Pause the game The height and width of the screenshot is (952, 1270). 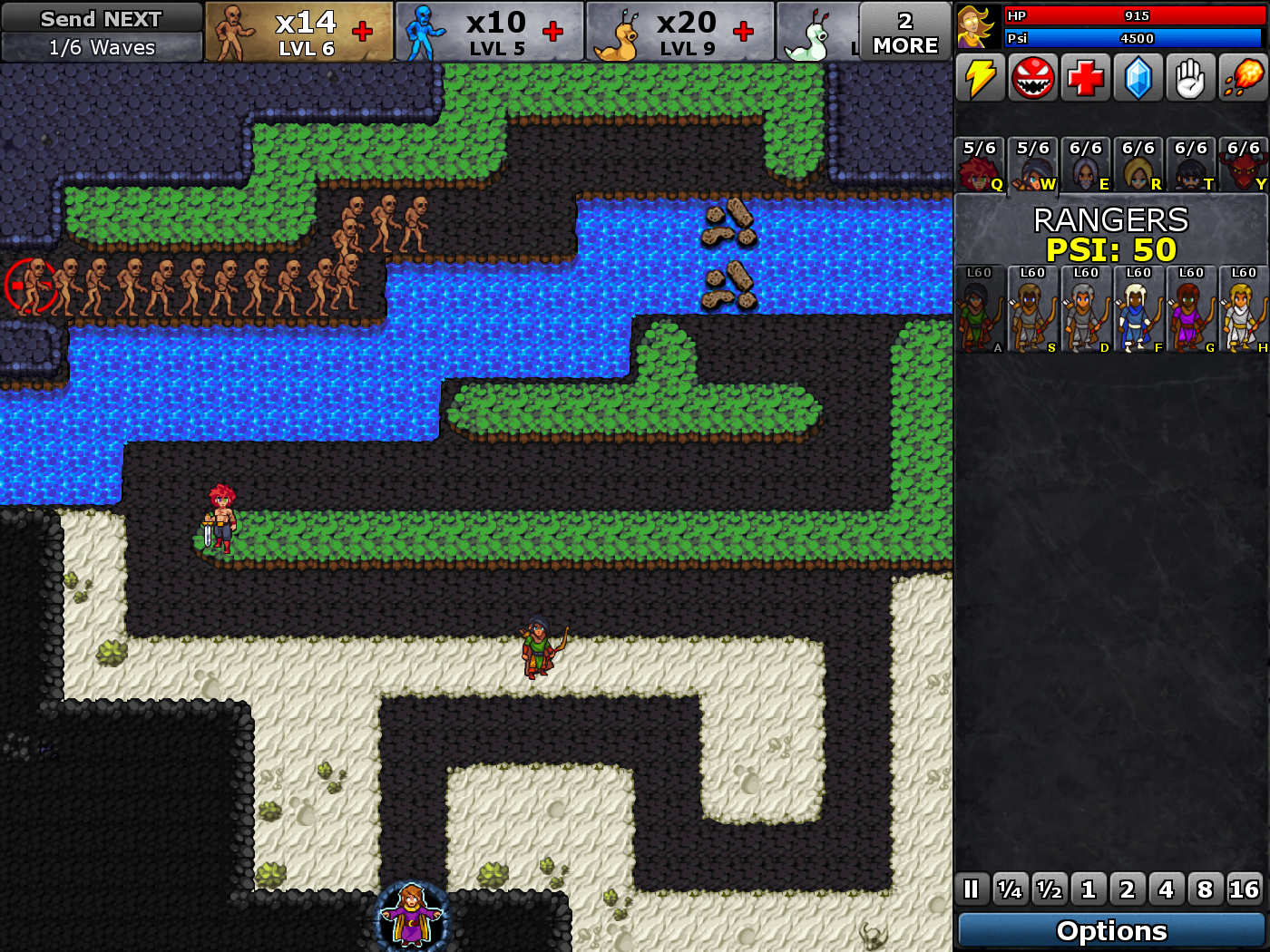pyautogui.click(x=971, y=889)
